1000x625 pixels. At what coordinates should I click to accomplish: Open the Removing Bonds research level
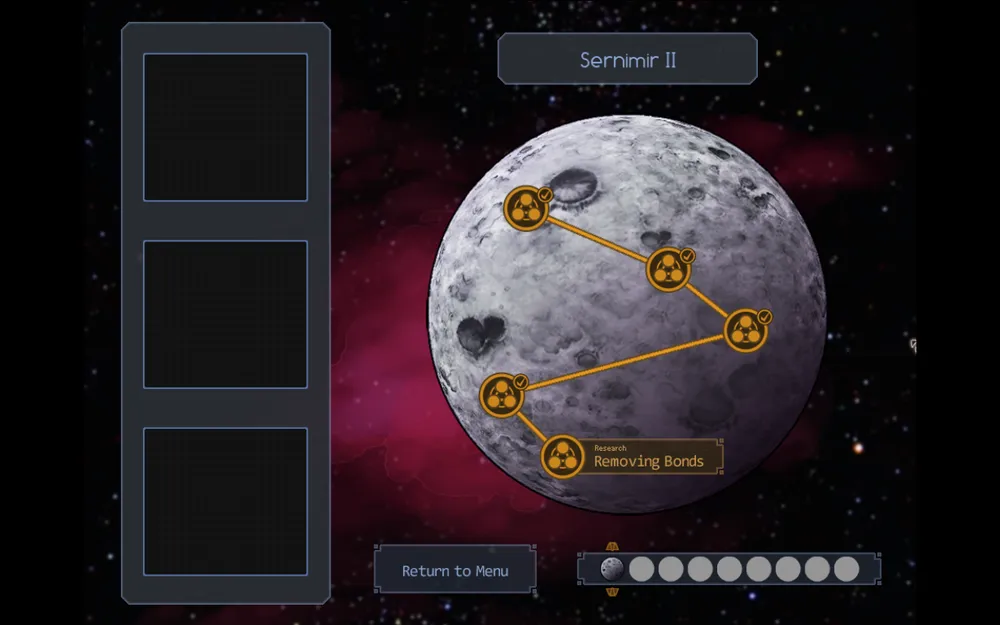(x=649, y=457)
